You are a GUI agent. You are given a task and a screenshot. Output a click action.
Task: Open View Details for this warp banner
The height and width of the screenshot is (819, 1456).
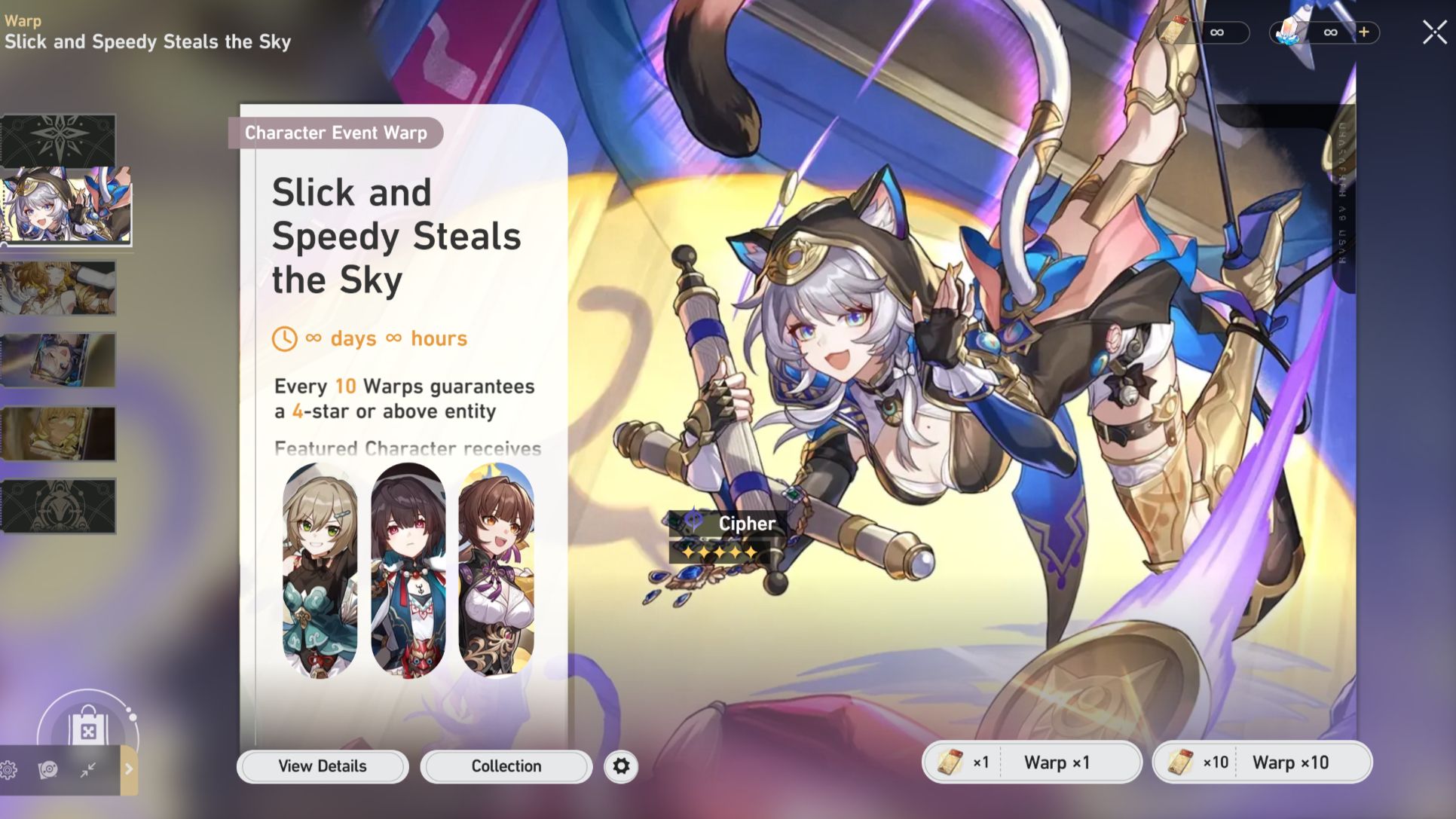(x=322, y=766)
